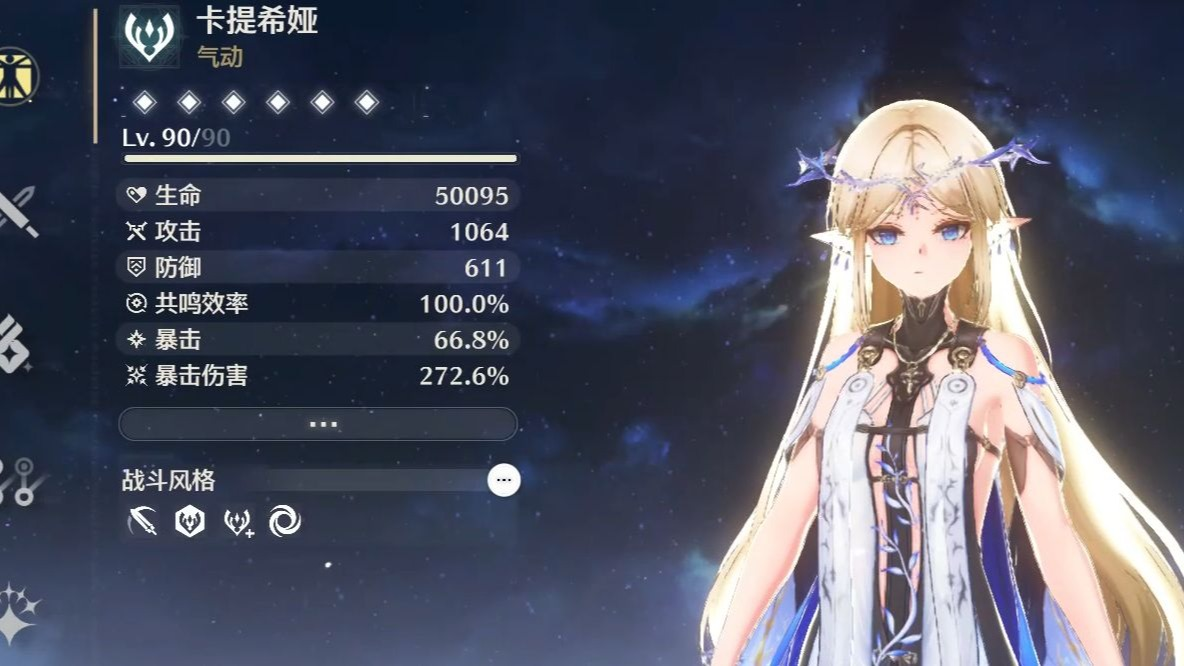This screenshot has height=666, width=1184.
Task: Switch to the crossed swords weapon tab
Action: tap(18, 210)
